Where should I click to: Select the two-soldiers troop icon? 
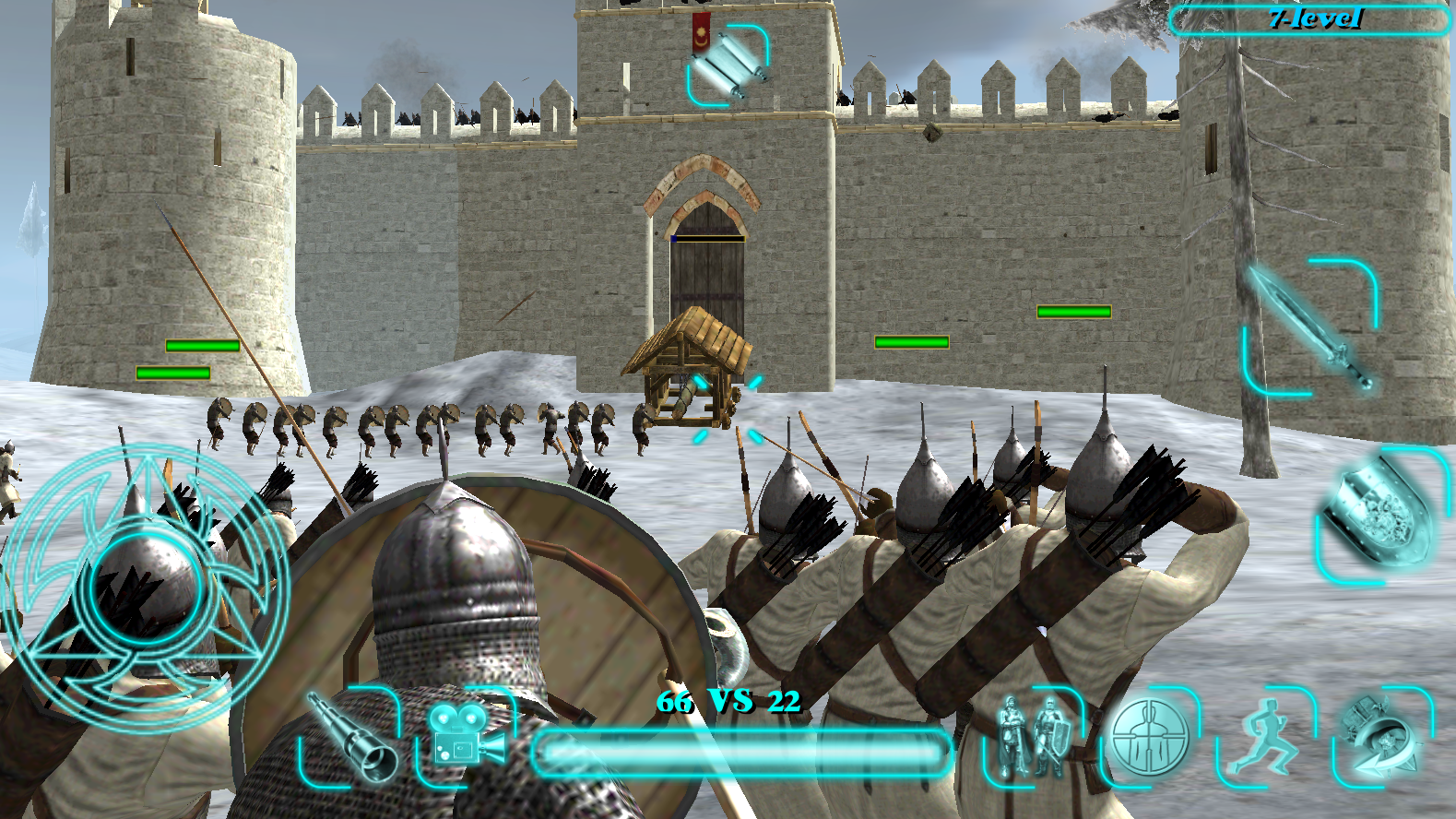pyautogui.click(x=1033, y=738)
